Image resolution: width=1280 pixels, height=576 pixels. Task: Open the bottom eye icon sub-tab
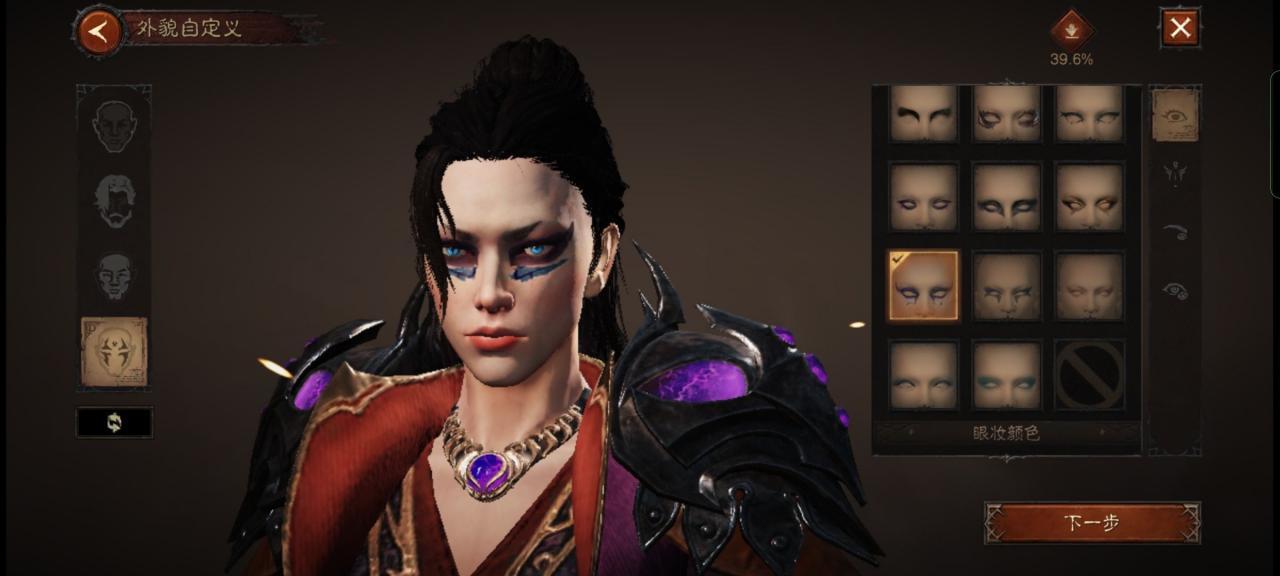coord(1175,290)
